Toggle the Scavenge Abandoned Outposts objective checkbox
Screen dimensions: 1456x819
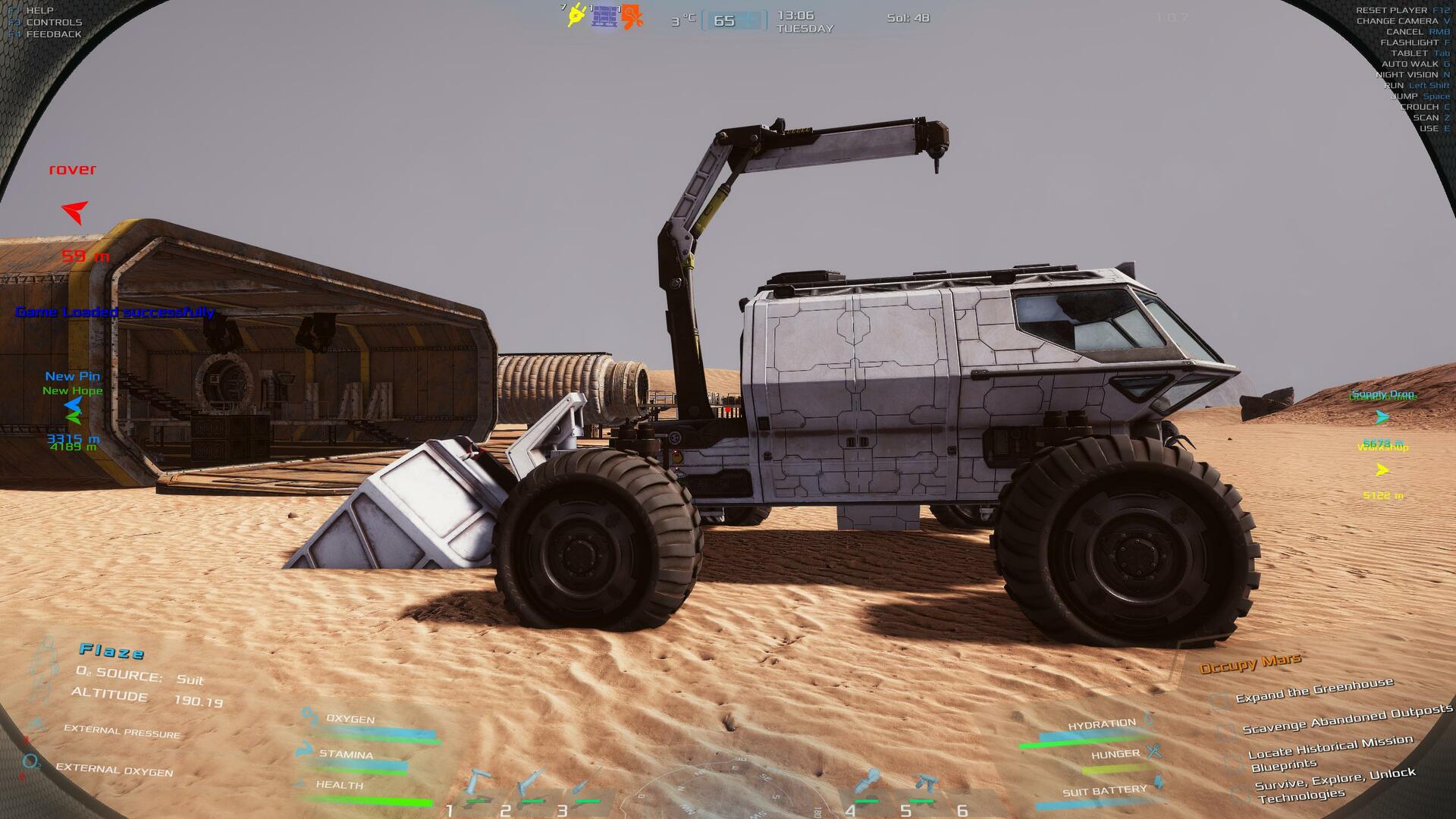coord(1225,731)
